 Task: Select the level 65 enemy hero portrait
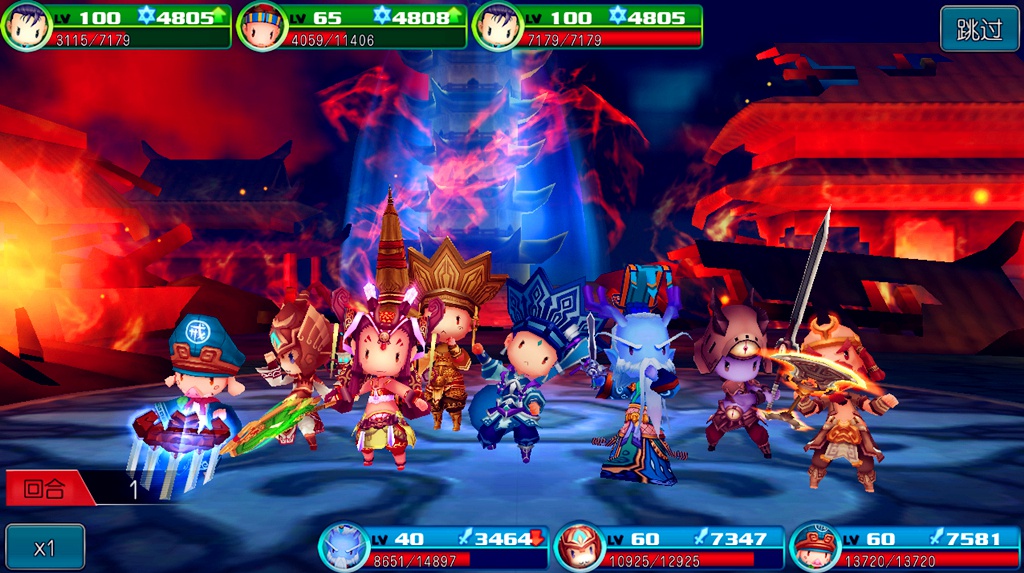[x=262, y=27]
